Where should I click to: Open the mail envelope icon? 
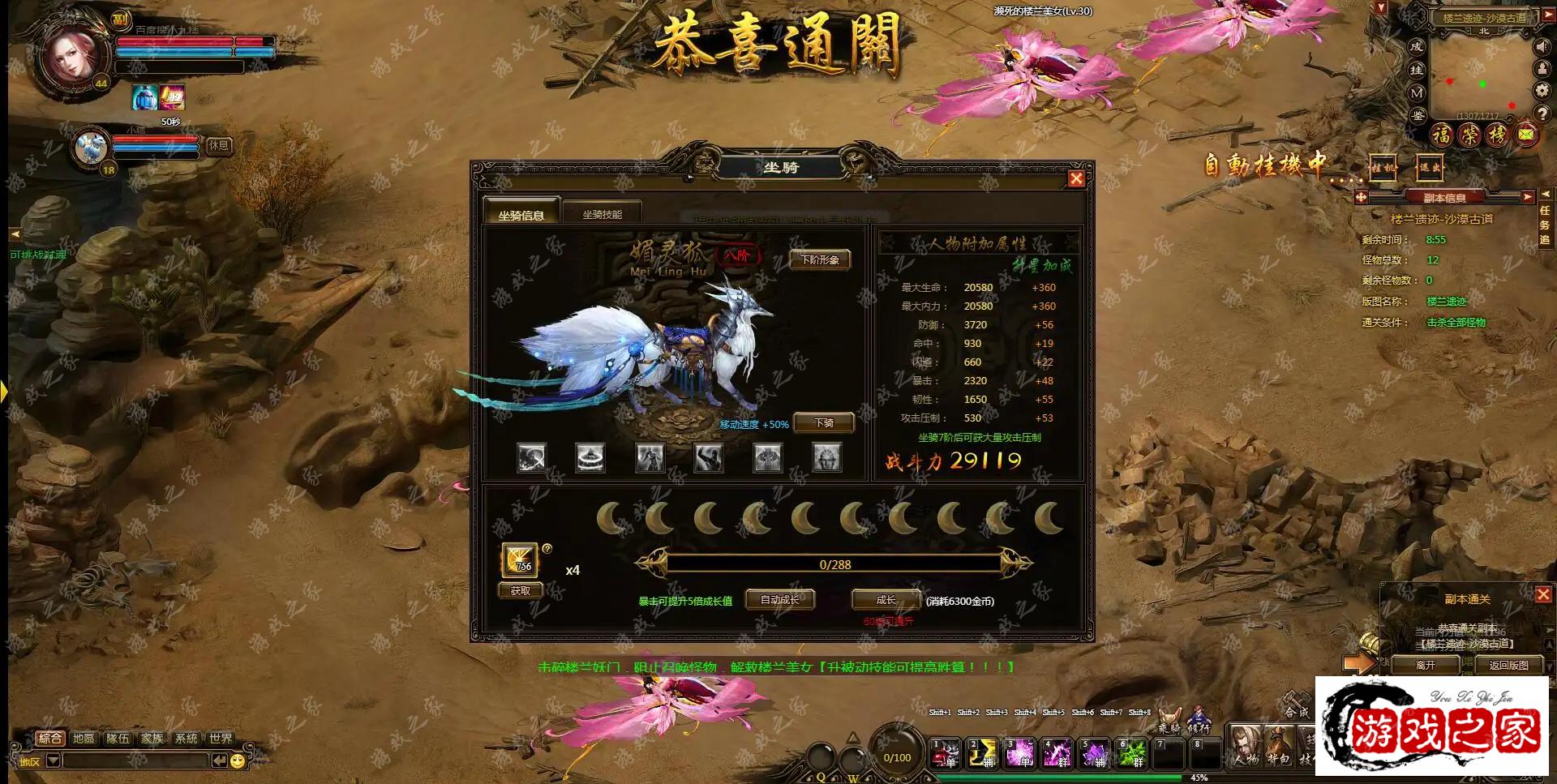(1525, 134)
